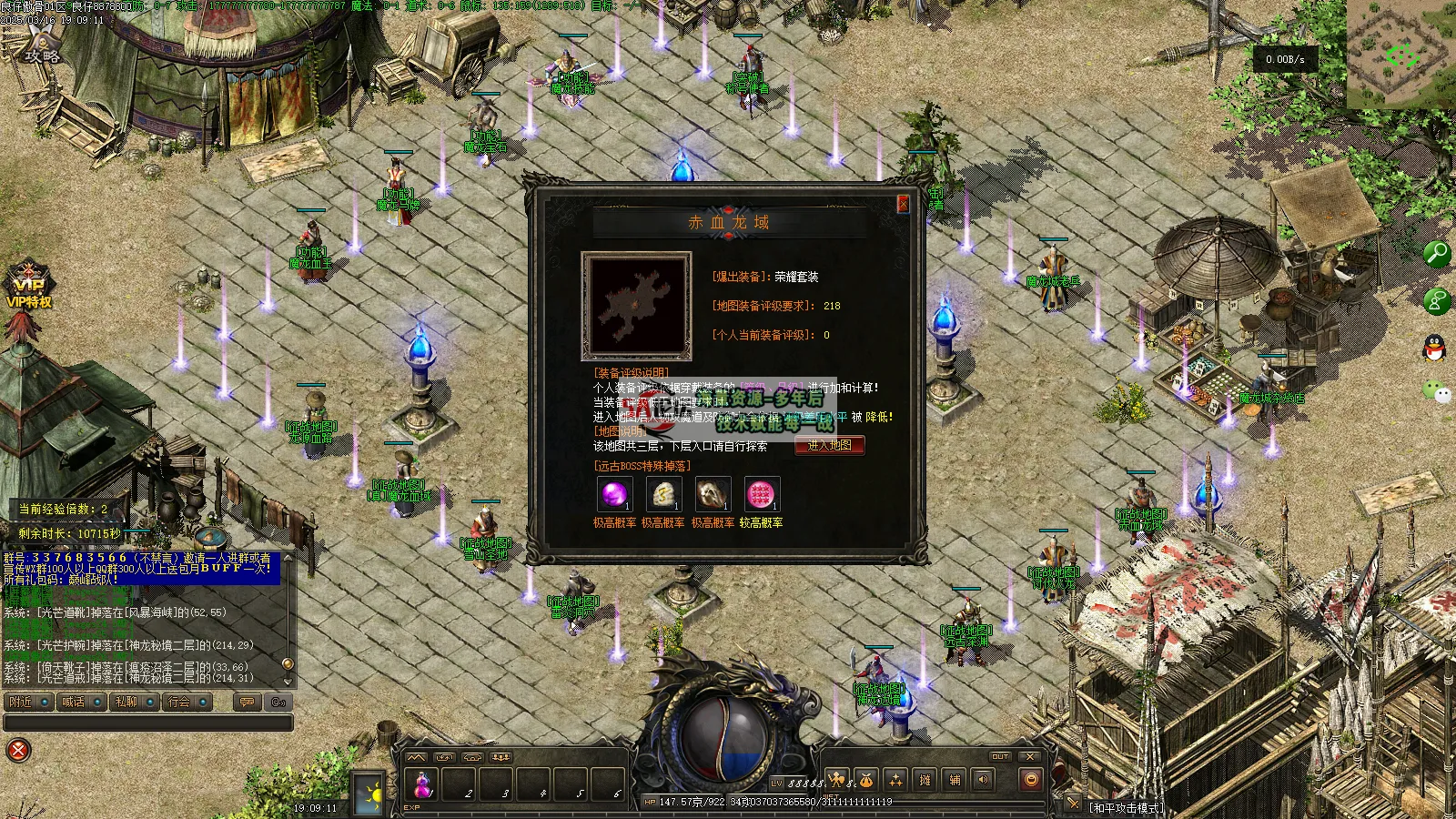Toggle the 行会 guild chat channel
This screenshot has width=1456, height=819.
click(x=187, y=702)
